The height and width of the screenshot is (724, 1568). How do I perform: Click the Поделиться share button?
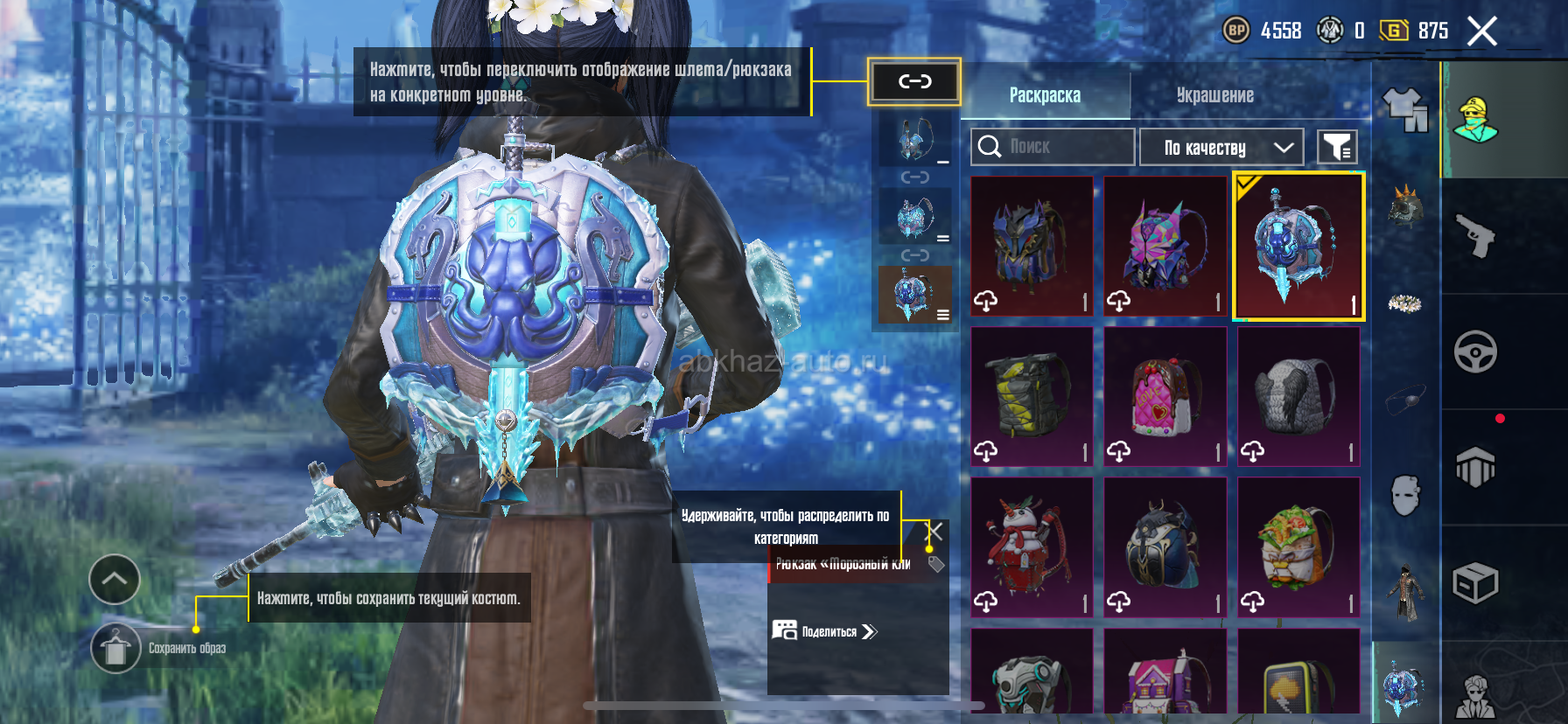pyautogui.click(x=825, y=631)
